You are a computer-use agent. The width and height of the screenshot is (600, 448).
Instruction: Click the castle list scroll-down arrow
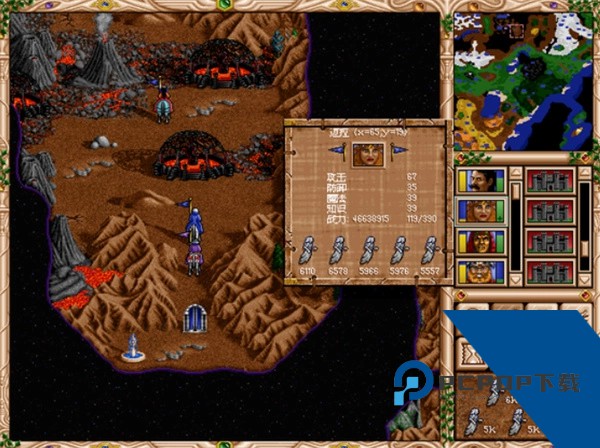click(x=585, y=278)
